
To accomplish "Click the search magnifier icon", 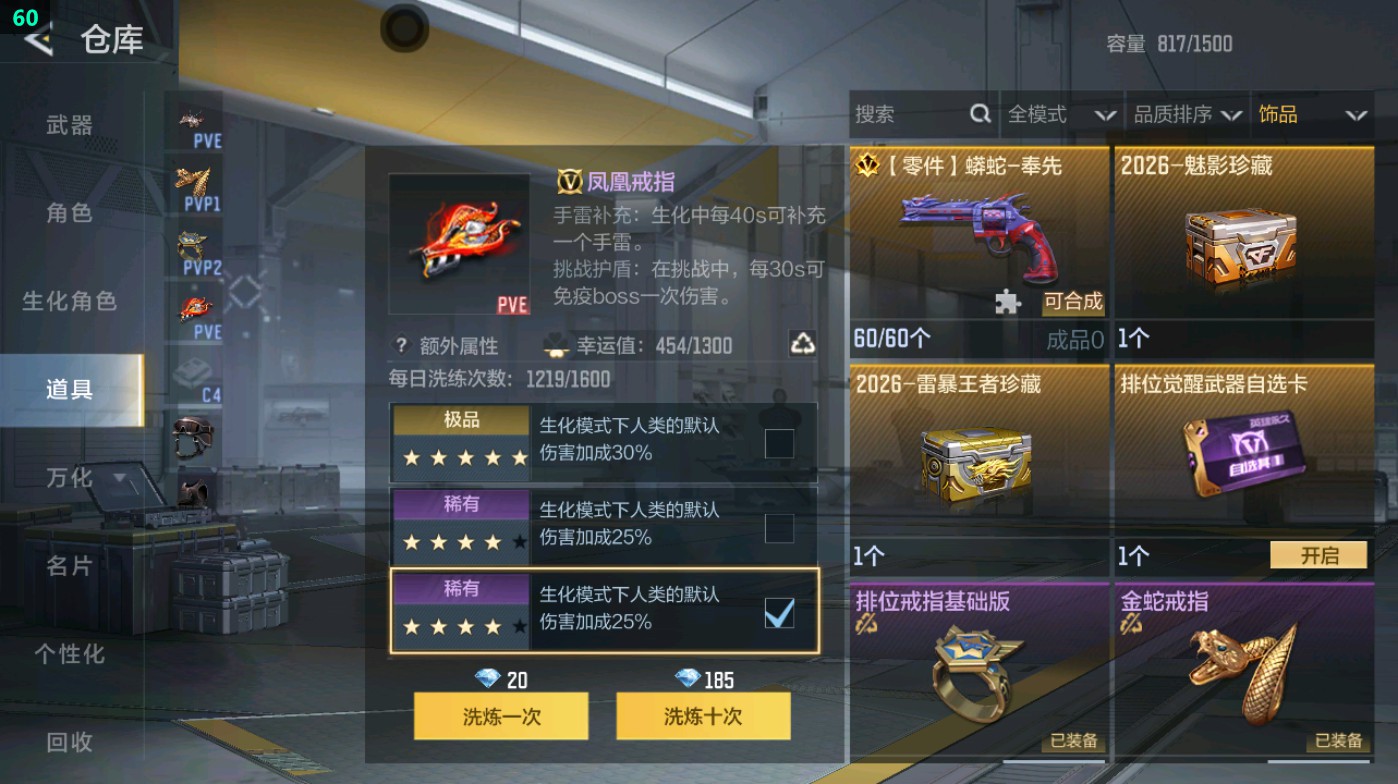I will [x=980, y=114].
